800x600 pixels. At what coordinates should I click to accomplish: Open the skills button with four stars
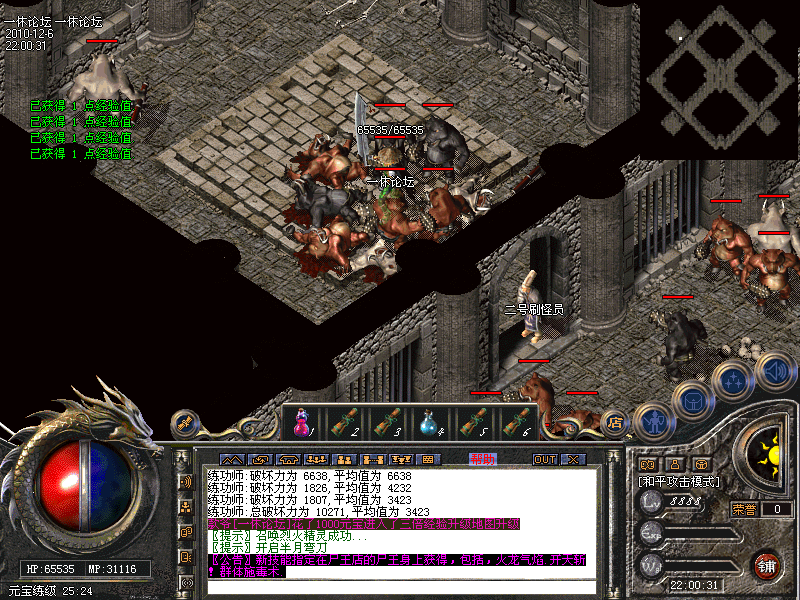(736, 379)
